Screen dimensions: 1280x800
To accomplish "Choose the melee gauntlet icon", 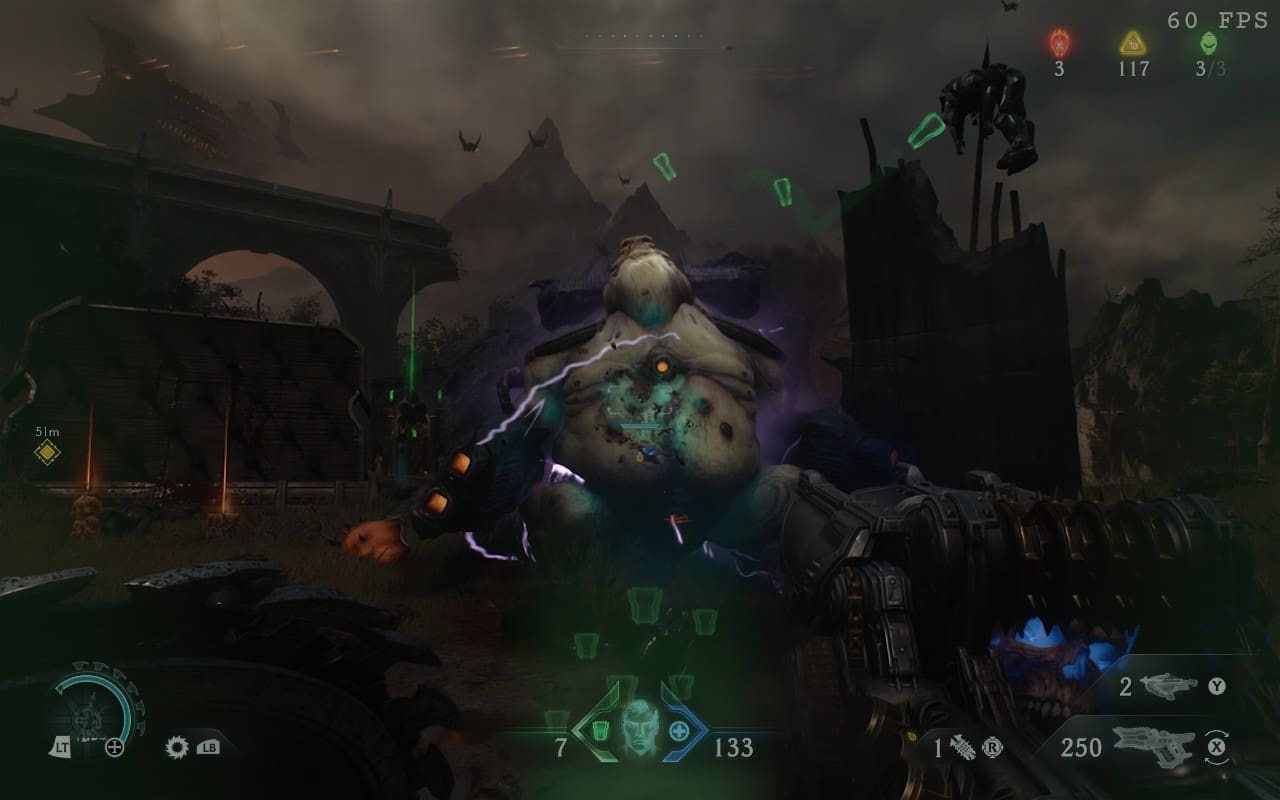I will pyautogui.click(x=963, y=747).
